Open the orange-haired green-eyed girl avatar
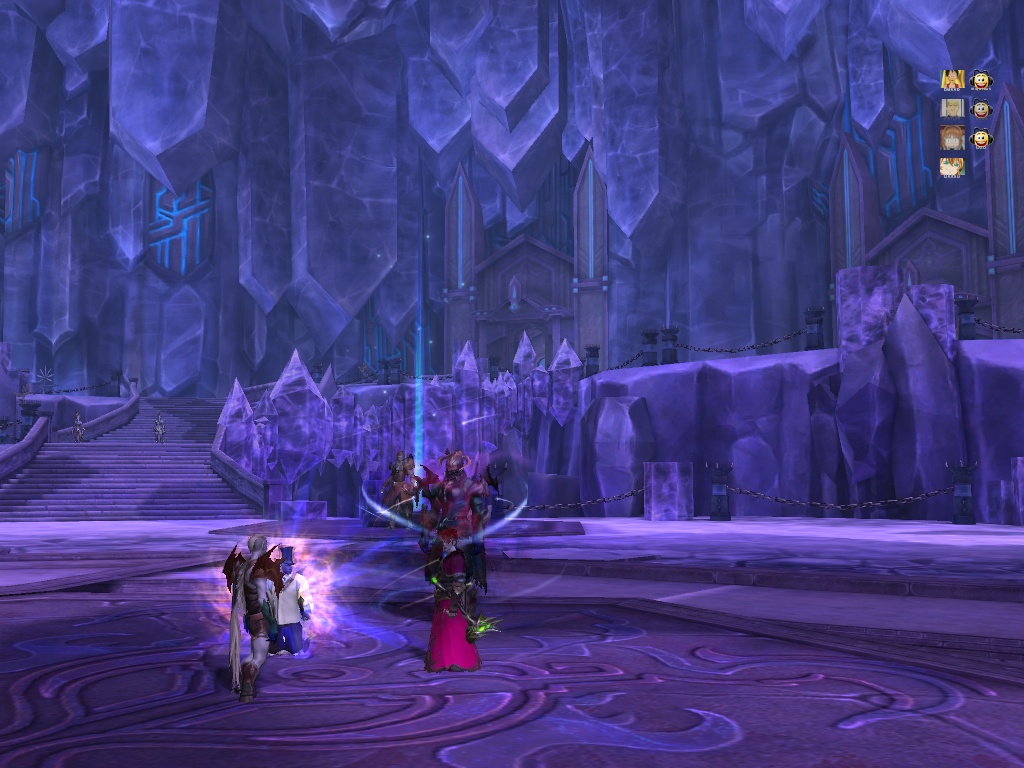Image resolution: width=1024 pixels, height=768 pixels. [952, 166]
